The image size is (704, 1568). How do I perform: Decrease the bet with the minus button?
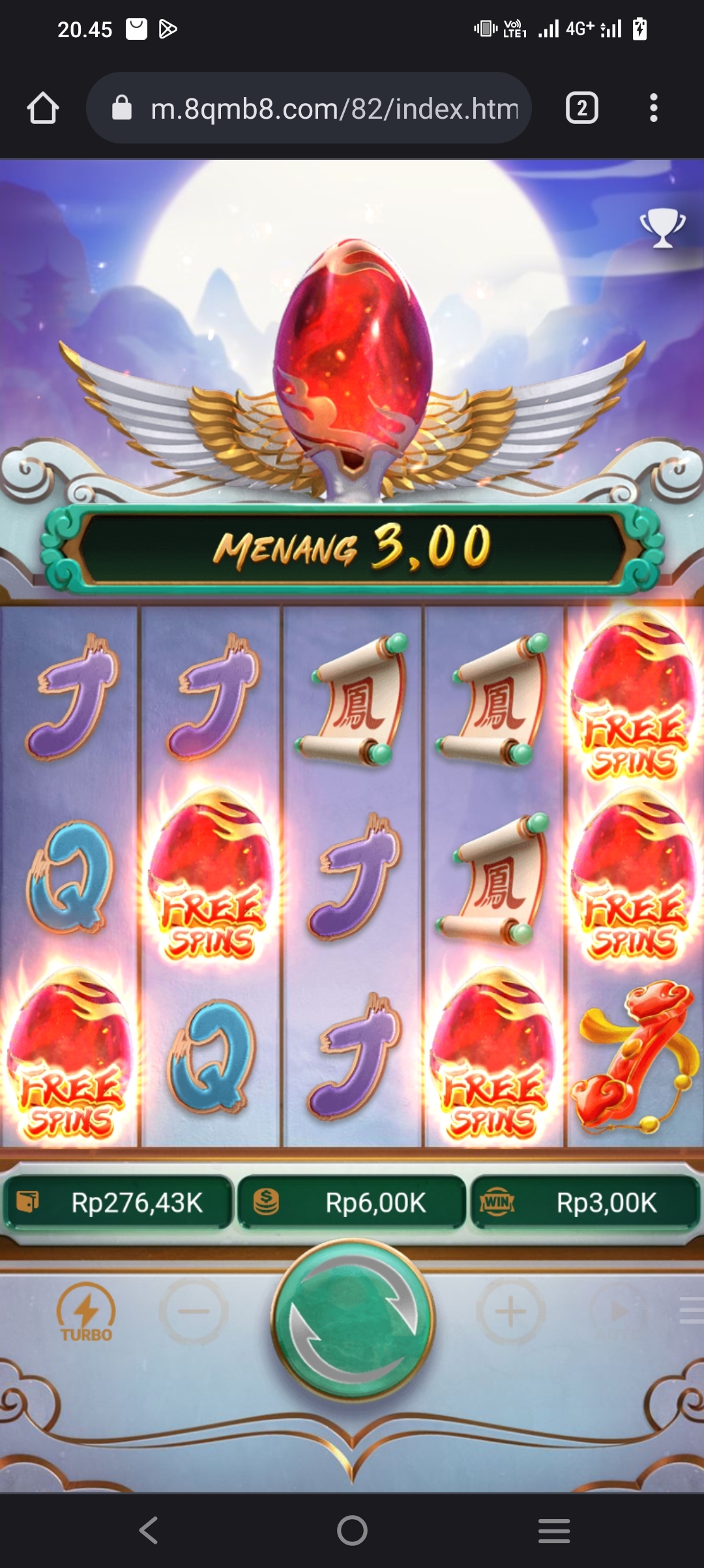point(194,1311)
